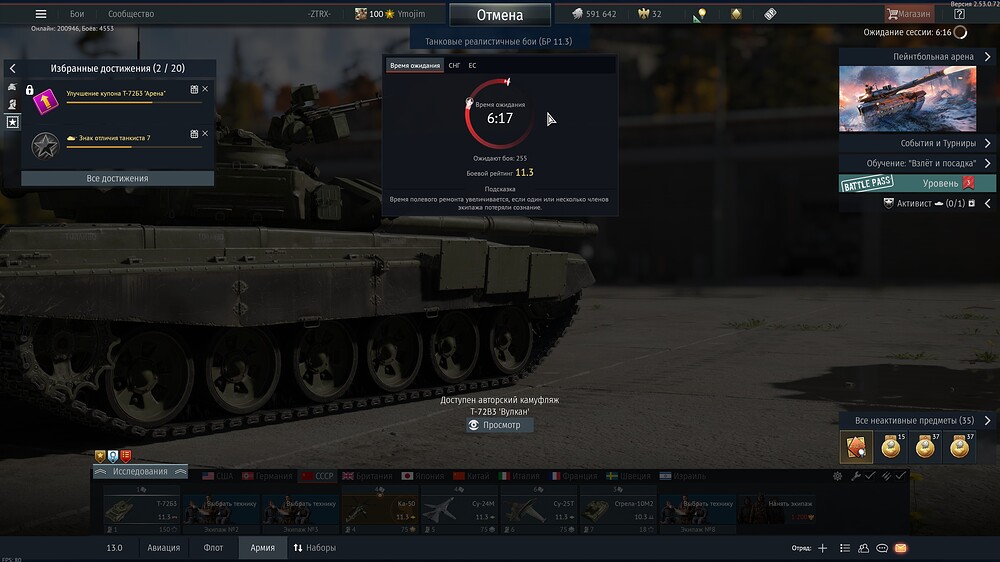Switch to the СНГ queue tab

[x=454, y=65]
